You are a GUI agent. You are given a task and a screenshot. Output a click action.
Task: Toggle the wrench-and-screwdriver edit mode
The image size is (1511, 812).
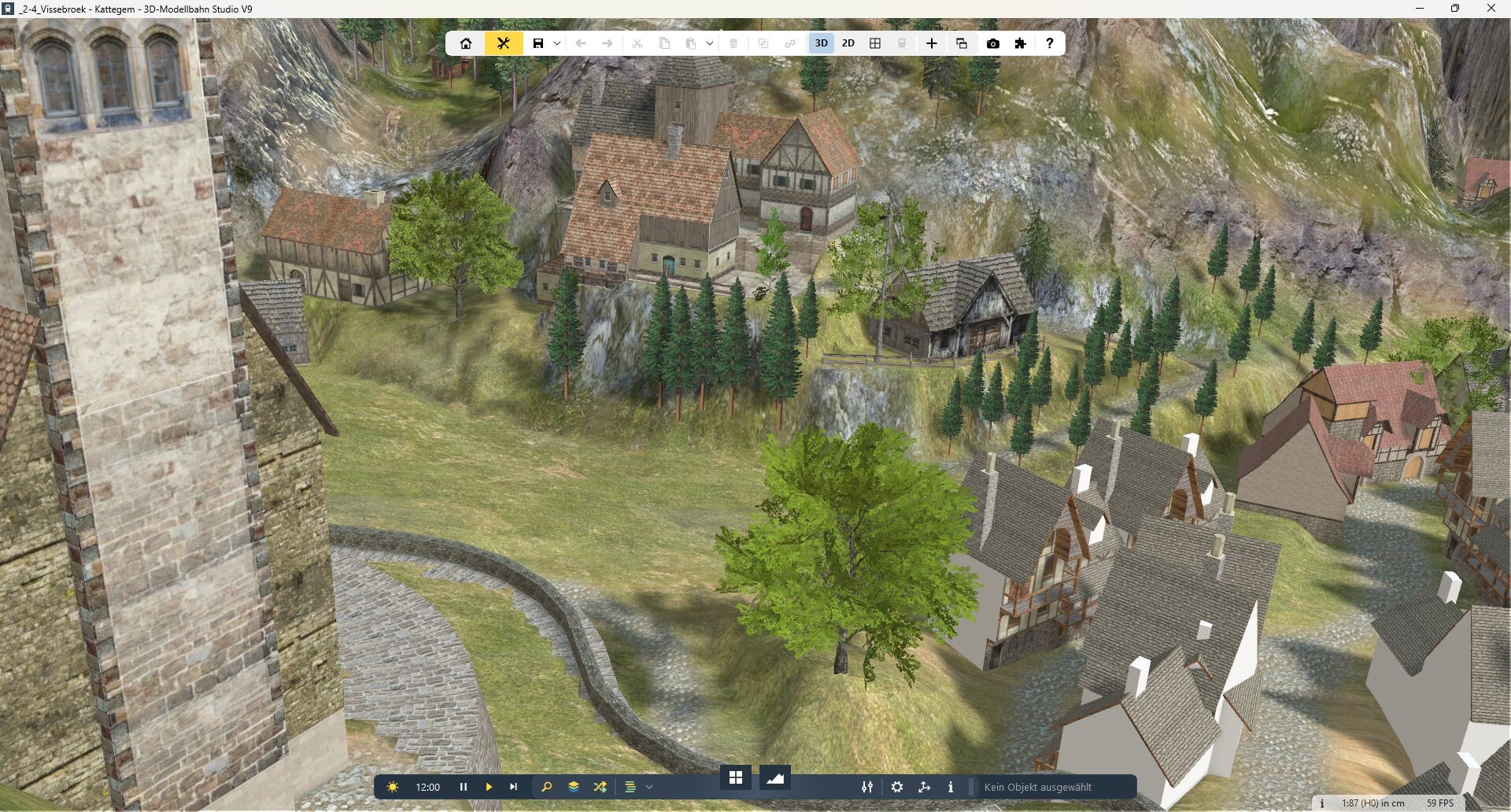504,43
